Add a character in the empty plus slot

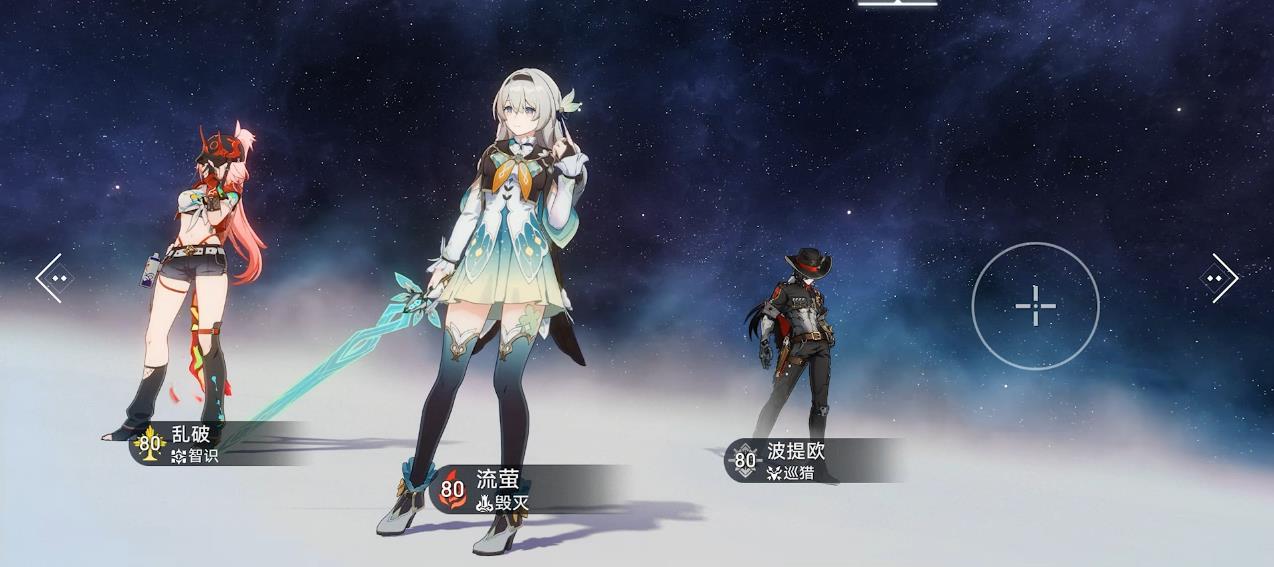(1035, 305)
